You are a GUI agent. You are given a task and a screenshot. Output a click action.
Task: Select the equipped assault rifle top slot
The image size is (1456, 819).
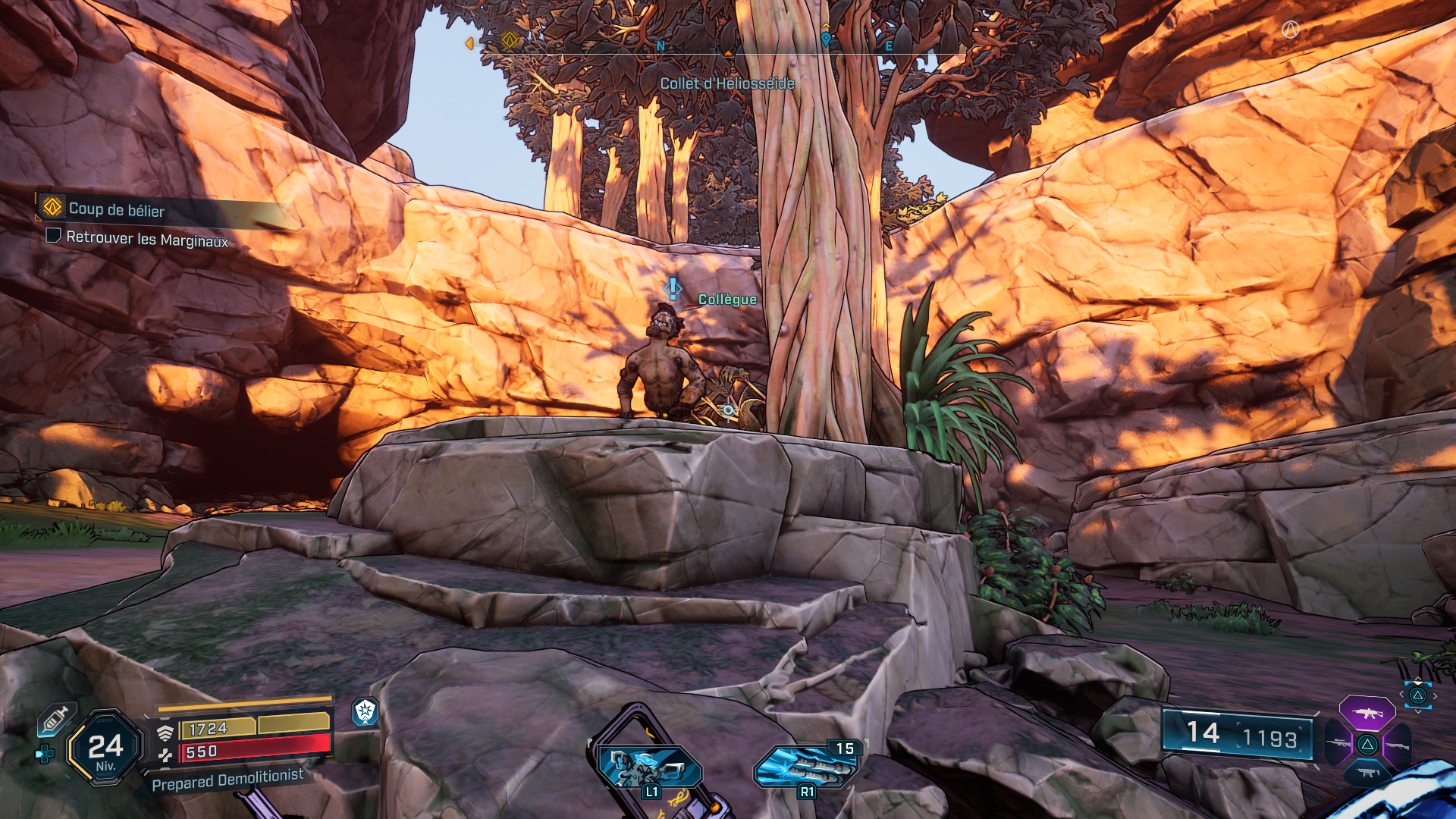(x=1367, y=714)
